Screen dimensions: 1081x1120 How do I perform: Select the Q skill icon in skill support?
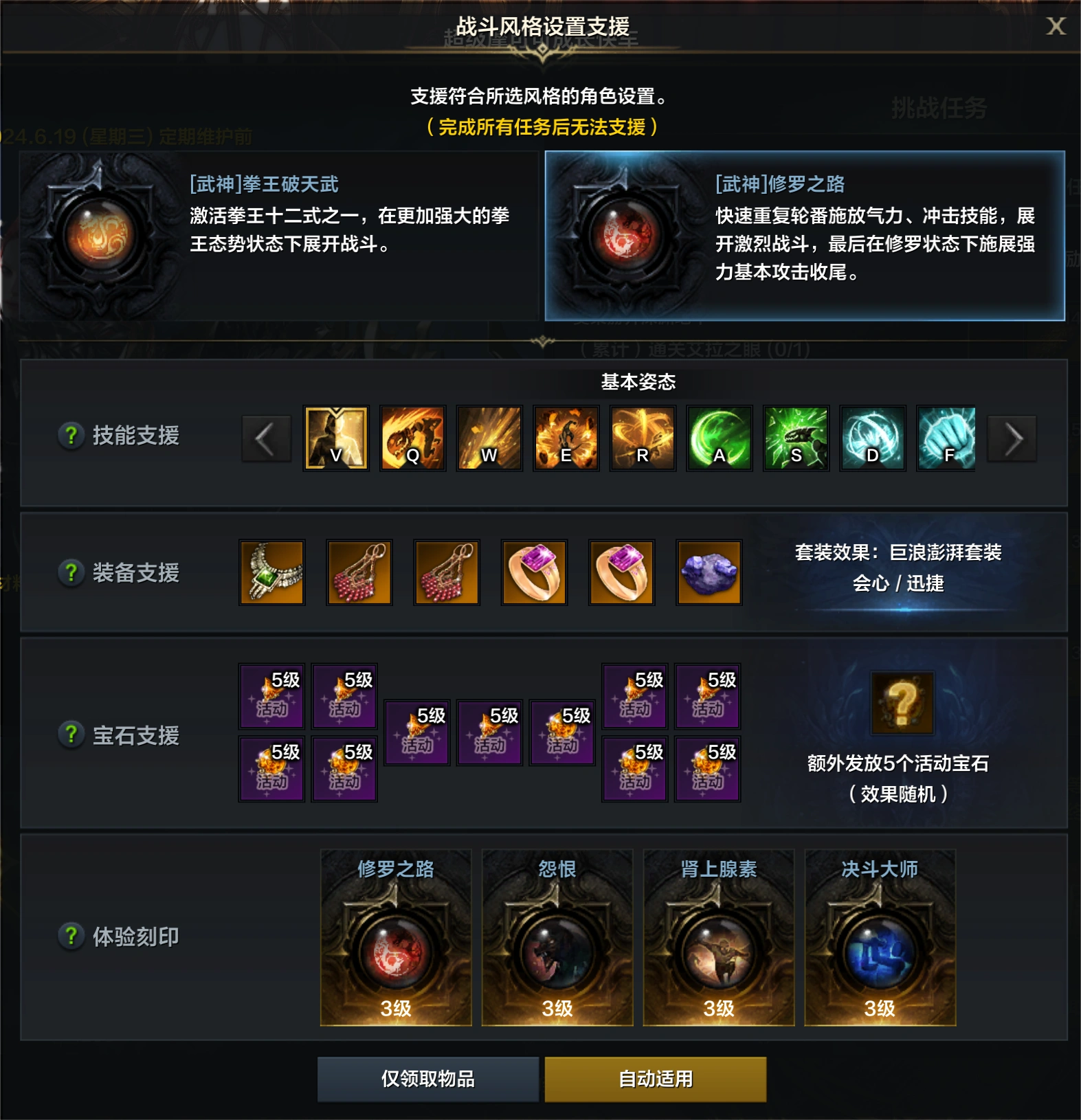pos(414,438)
